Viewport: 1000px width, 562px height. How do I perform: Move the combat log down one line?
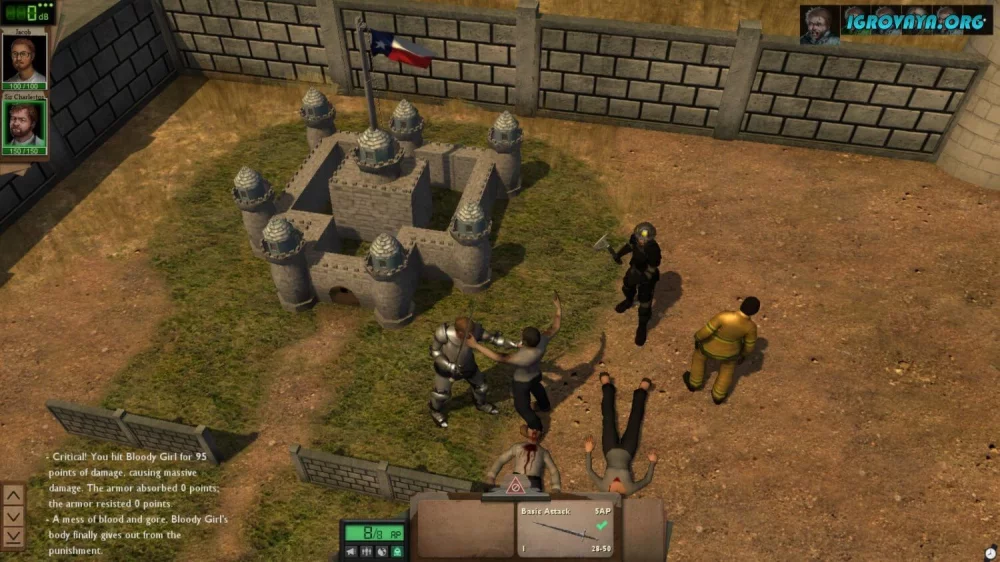(14, 515)
